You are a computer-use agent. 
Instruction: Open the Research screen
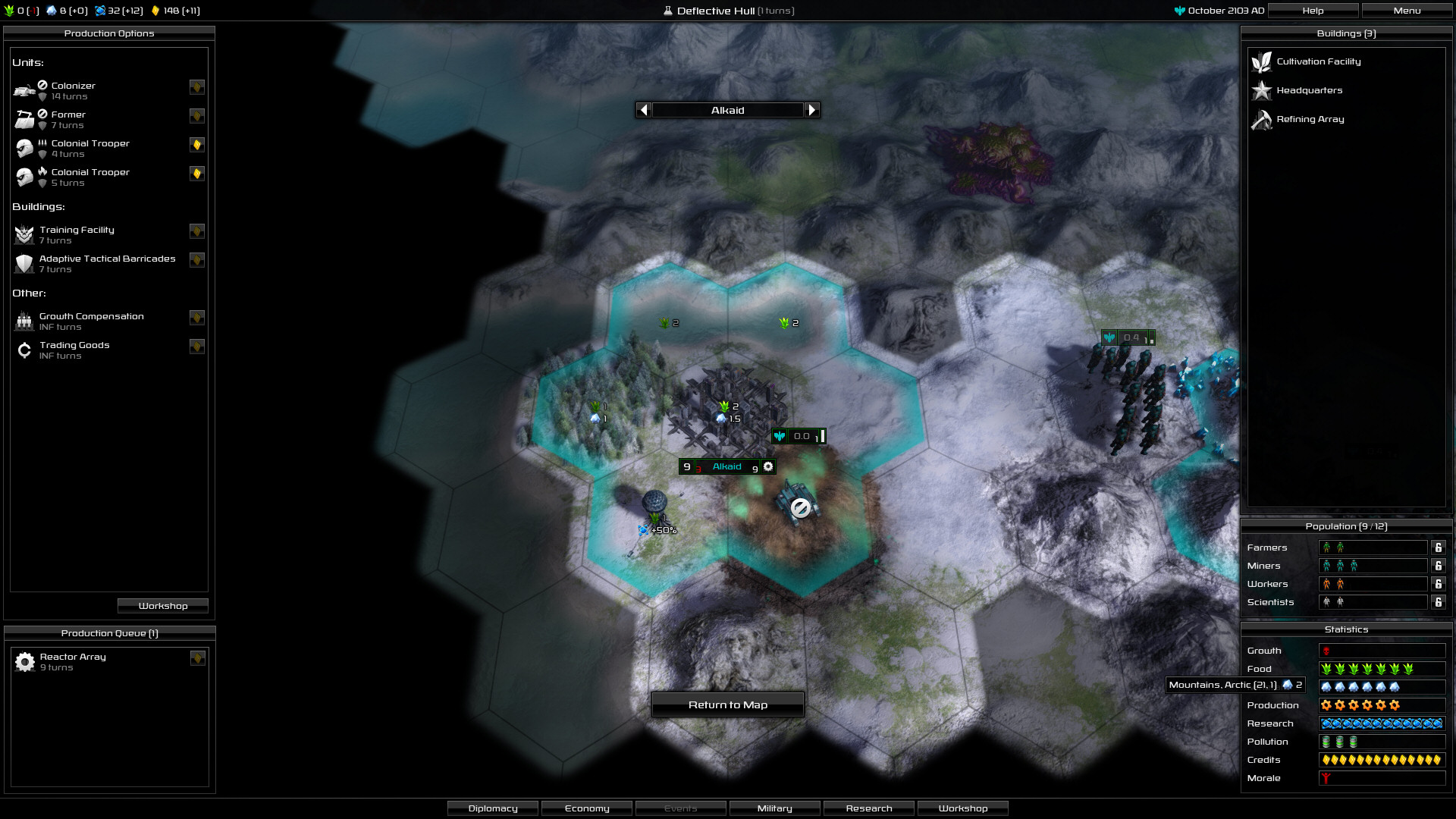point(869,808)
